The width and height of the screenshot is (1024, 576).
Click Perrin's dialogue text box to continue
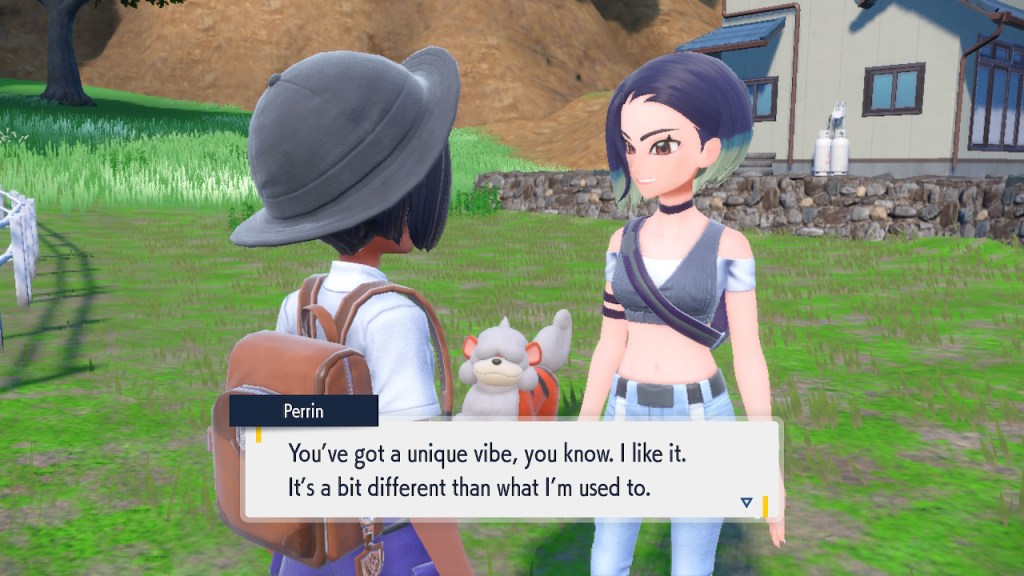(510, 470)
